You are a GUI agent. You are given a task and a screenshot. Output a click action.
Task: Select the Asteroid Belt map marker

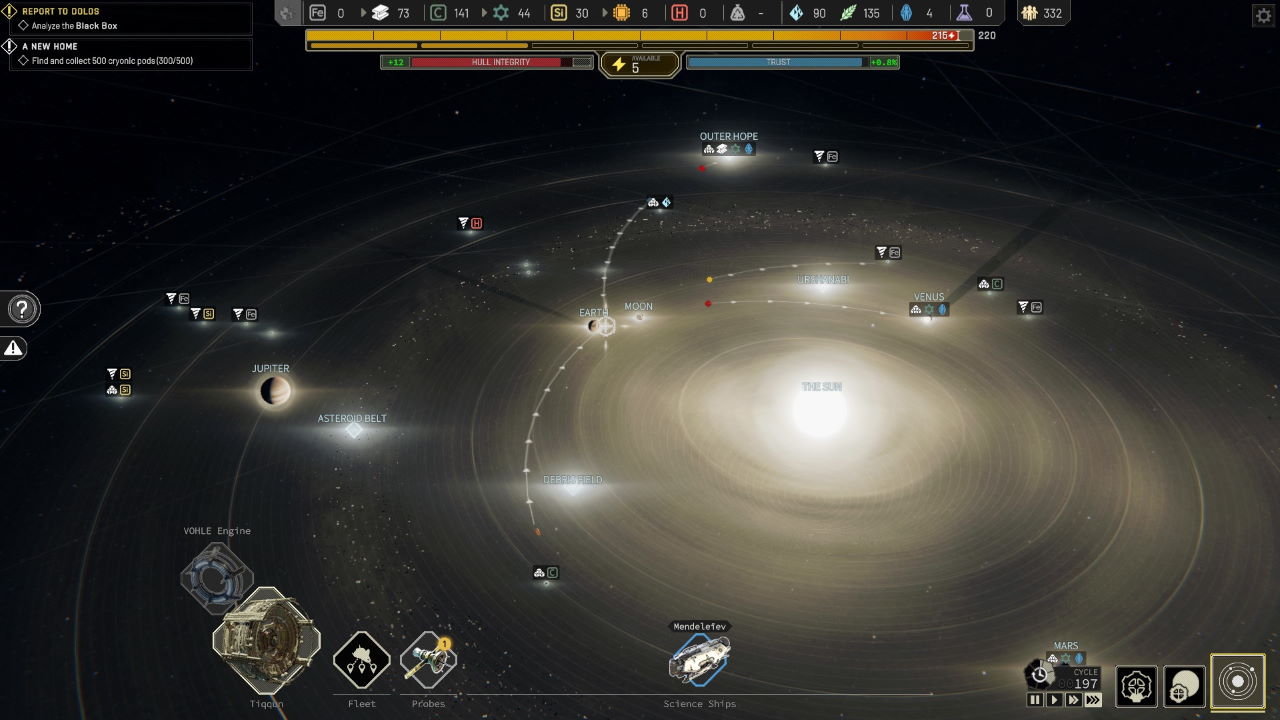point(353,429)
